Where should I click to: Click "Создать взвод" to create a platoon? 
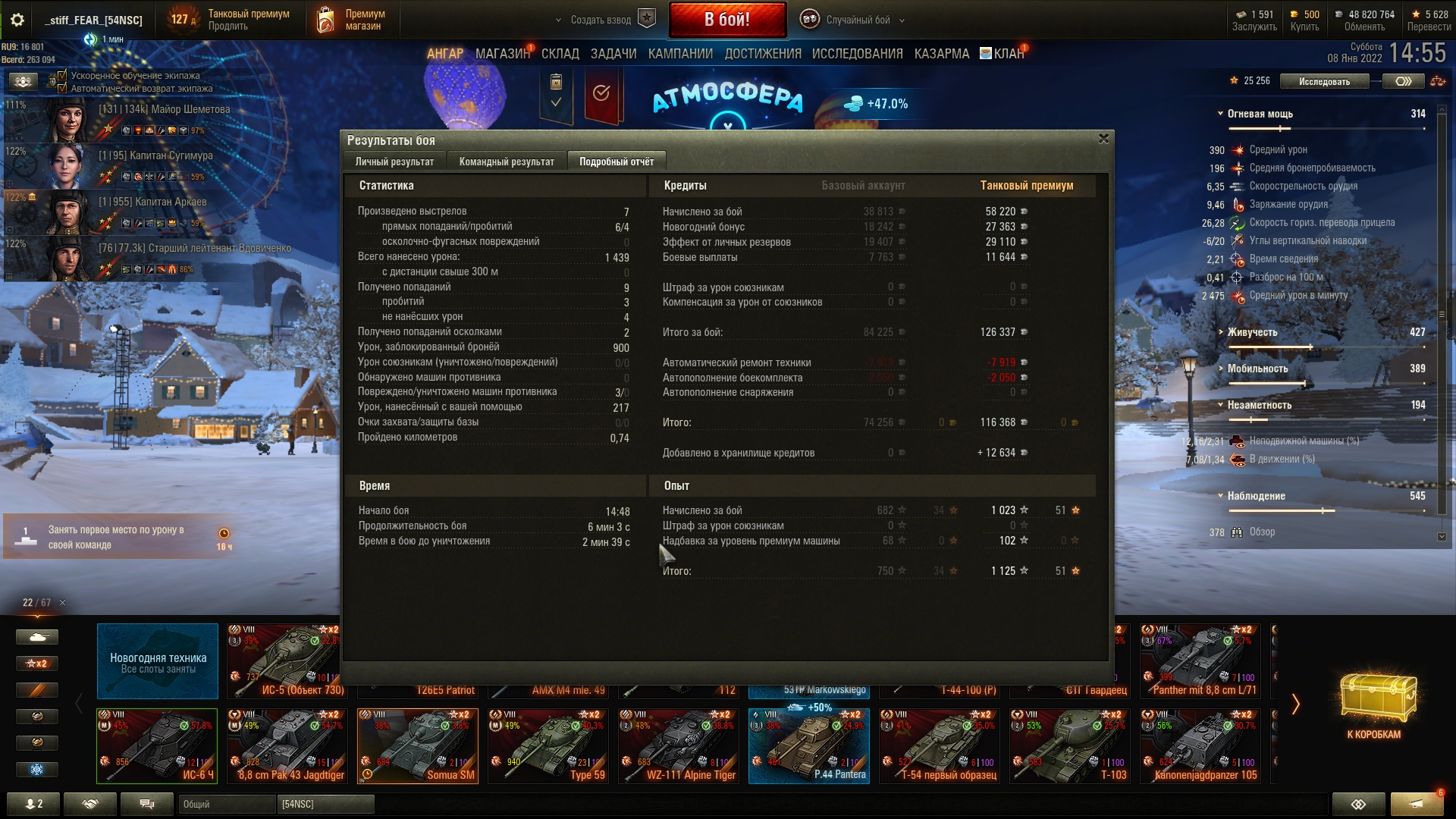(601, 20)
